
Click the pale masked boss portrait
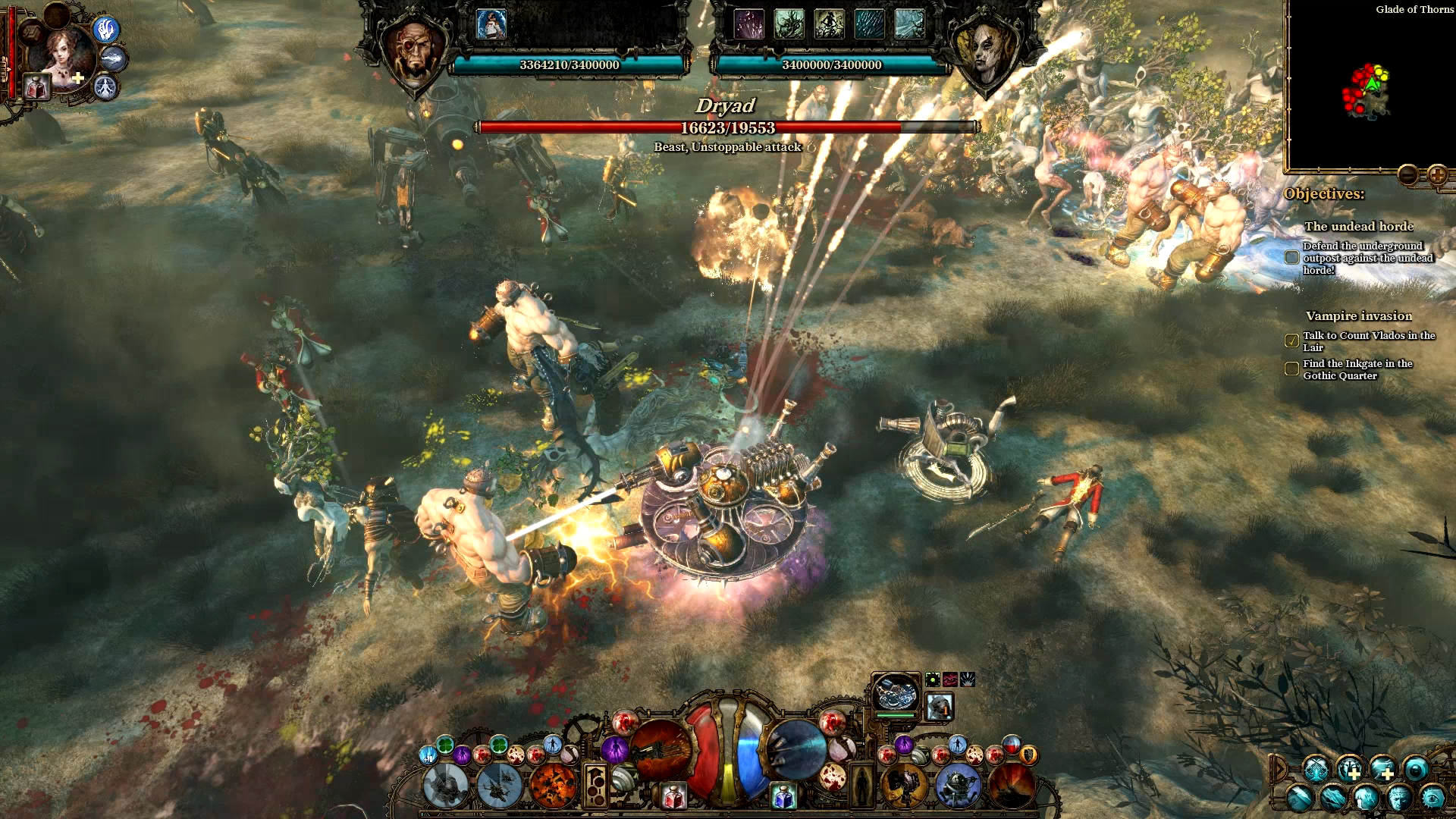point(986,53)
